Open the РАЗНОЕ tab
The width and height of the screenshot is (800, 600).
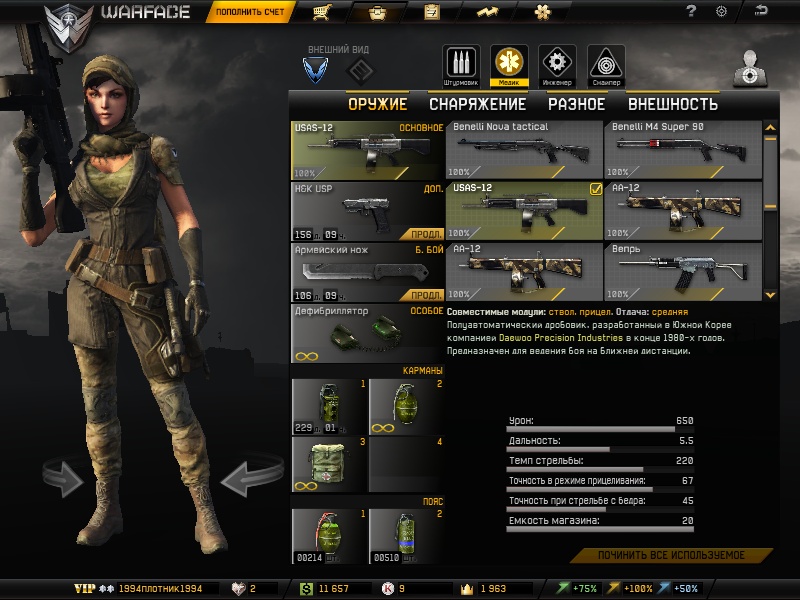pyautogui.click(x=576, y=104)
